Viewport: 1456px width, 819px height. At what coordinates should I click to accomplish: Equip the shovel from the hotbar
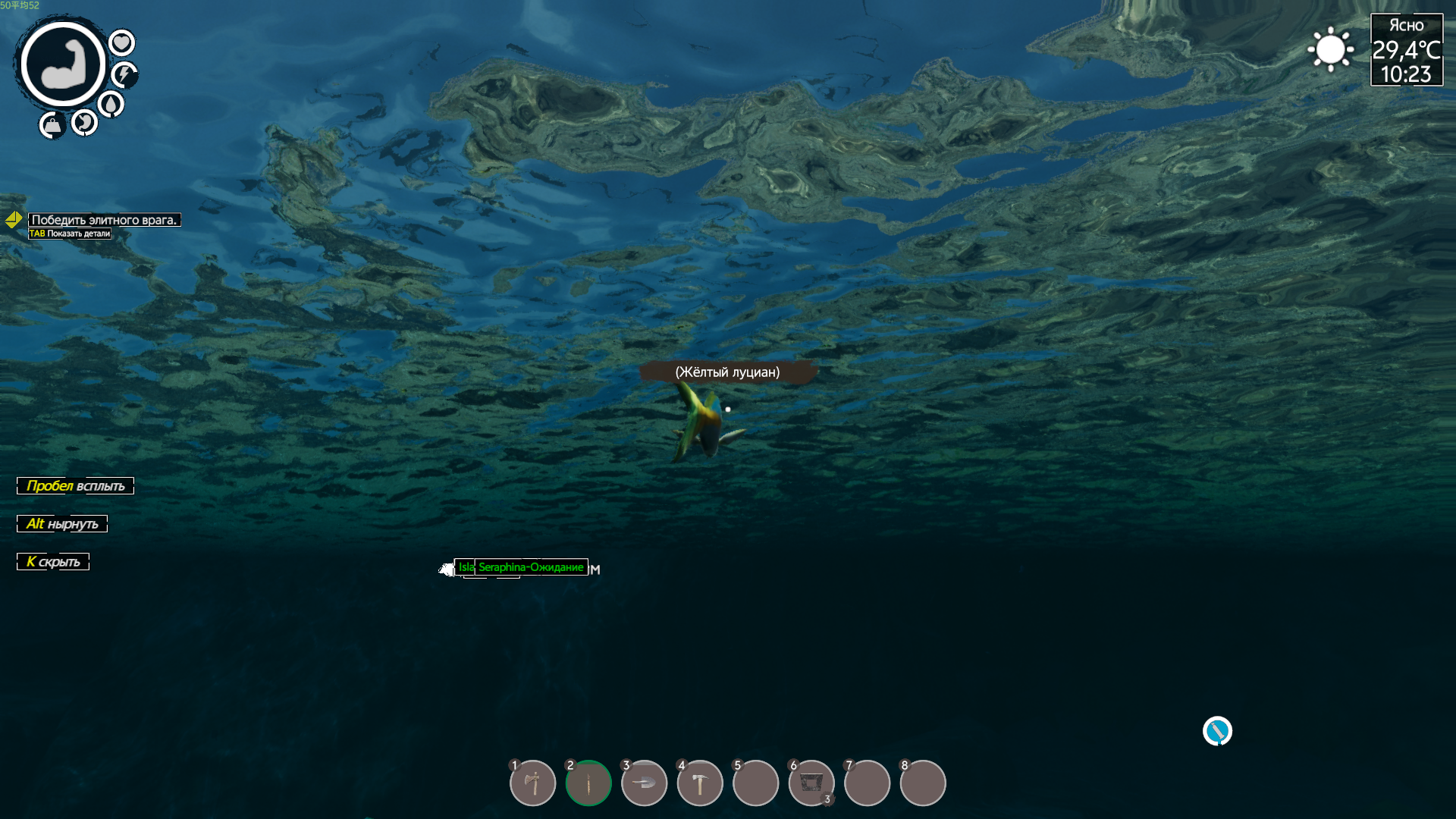tap(644, 783)
